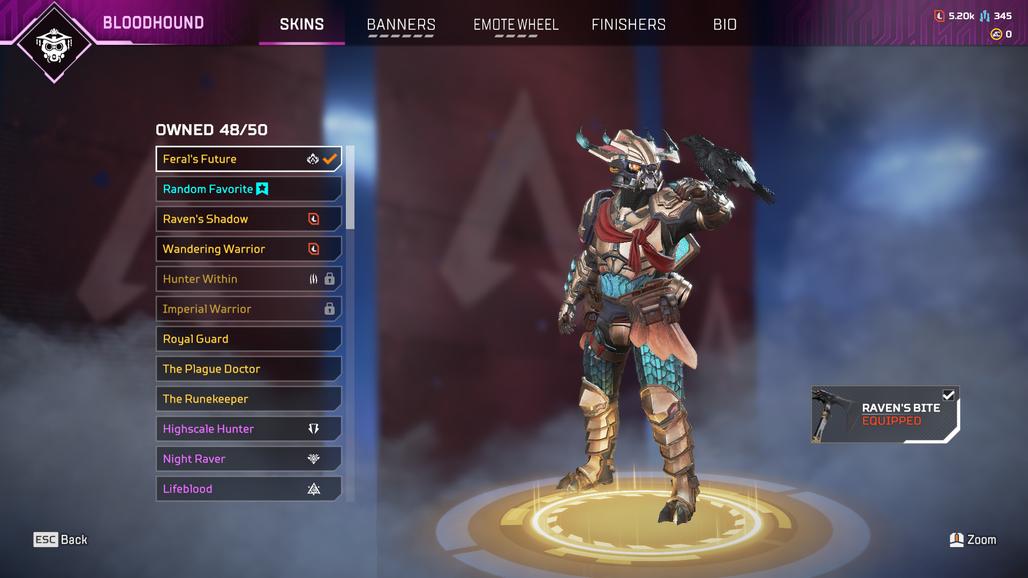This screenshot has width=1028, height=578.
Task: Select the Feral's Future skin
Action: pos(249,159)
